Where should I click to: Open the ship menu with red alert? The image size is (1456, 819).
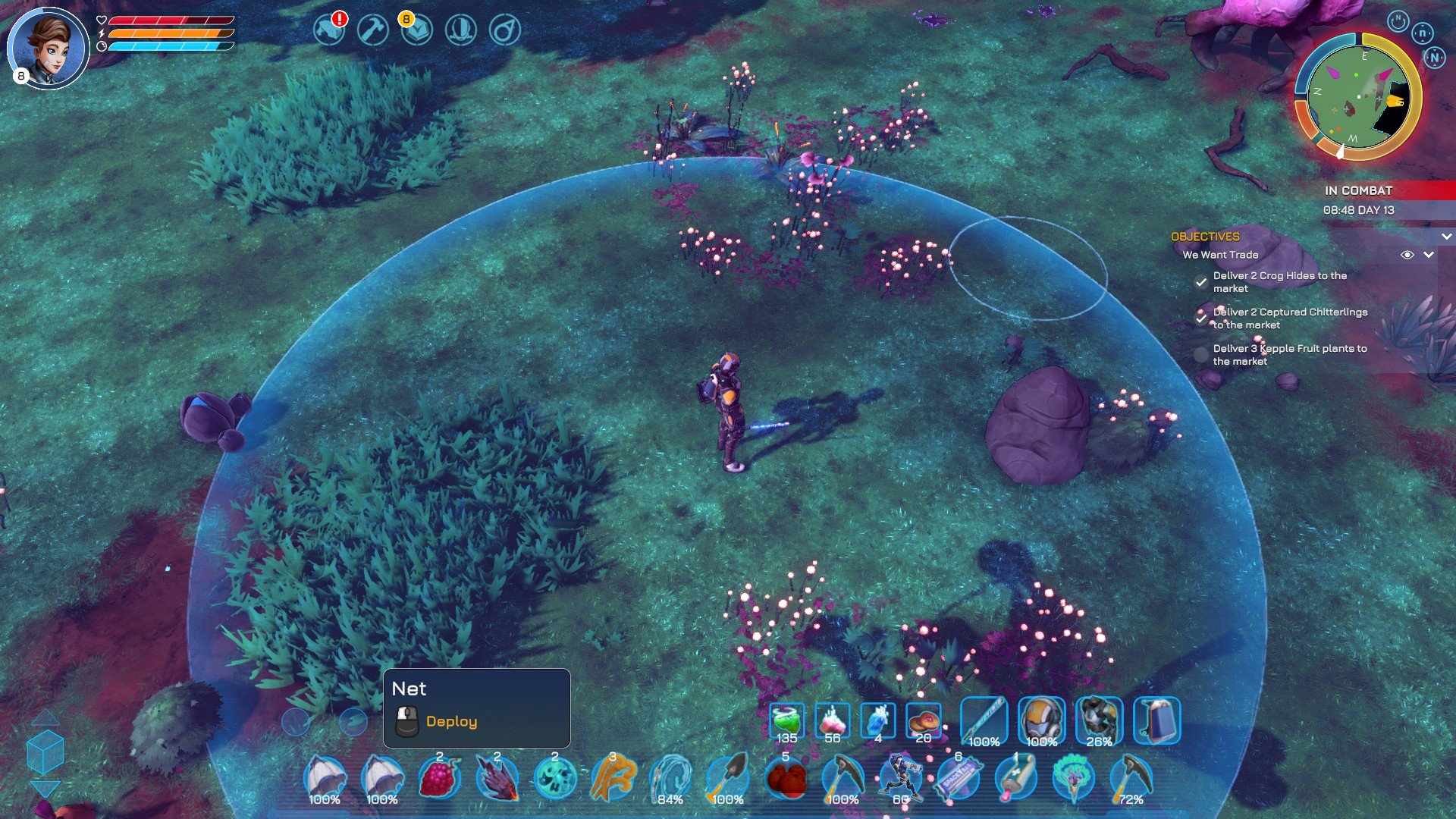[330, 30]
